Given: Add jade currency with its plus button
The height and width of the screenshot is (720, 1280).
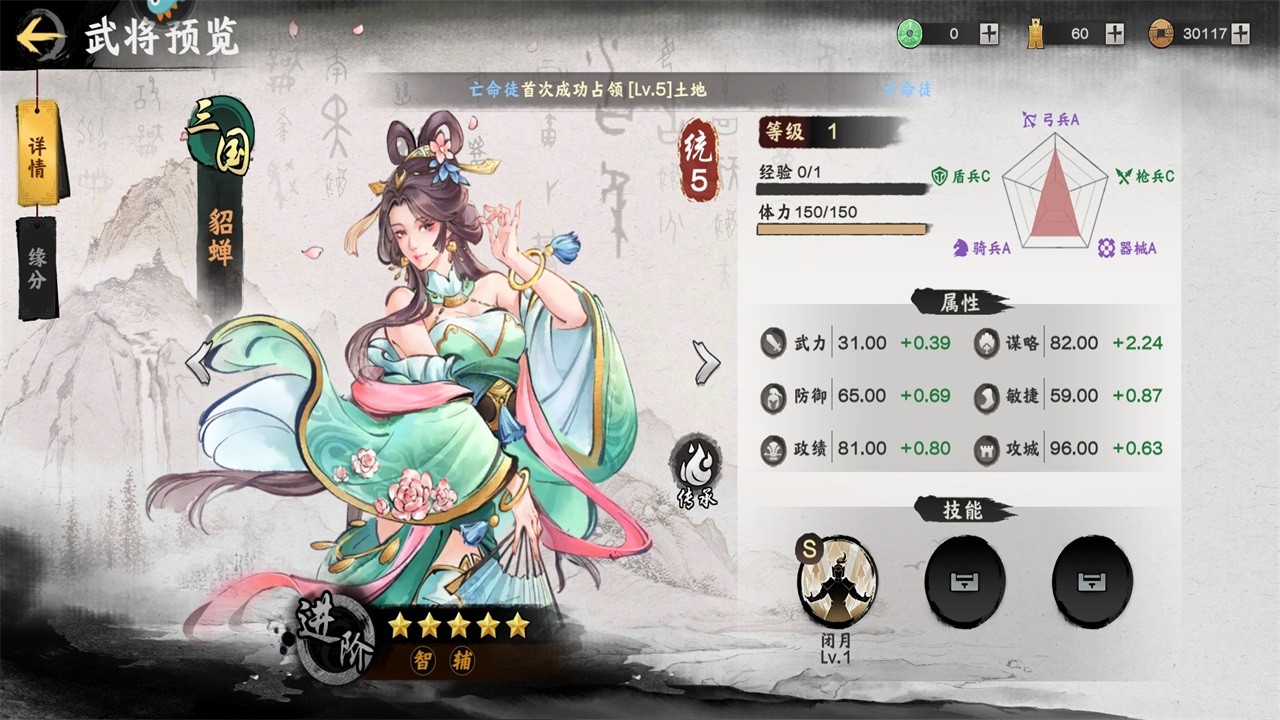Looking at the screenshot, I should pyautogui.click(x=989, y=34).
